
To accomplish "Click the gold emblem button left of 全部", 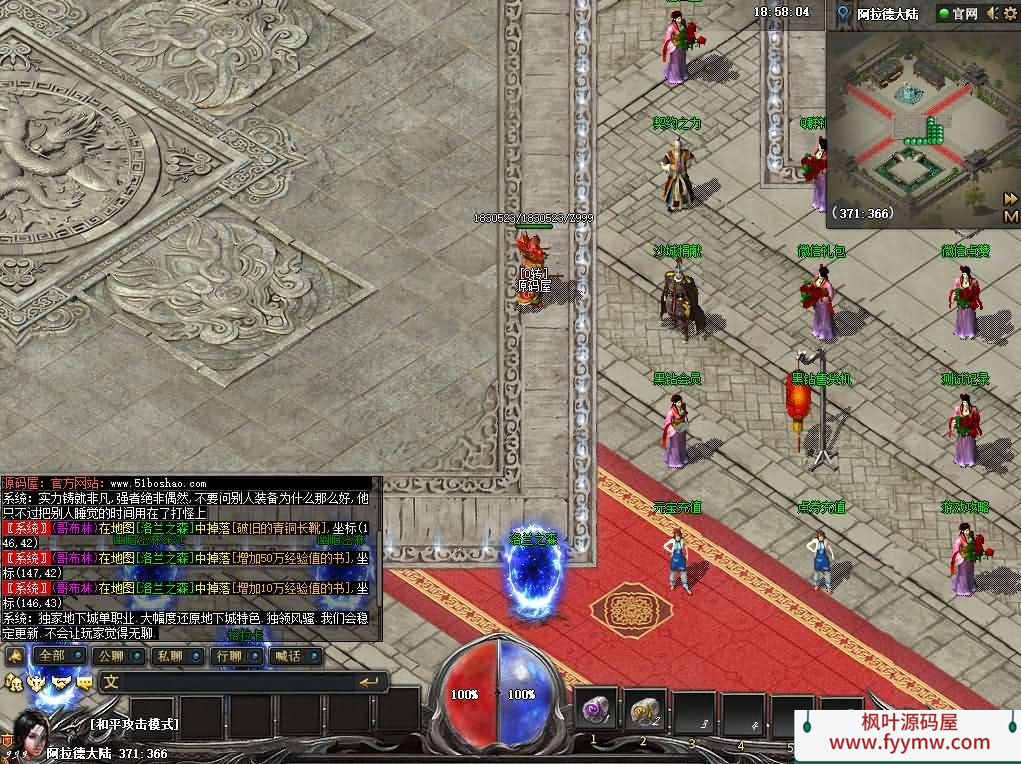I will coord(14,656).
